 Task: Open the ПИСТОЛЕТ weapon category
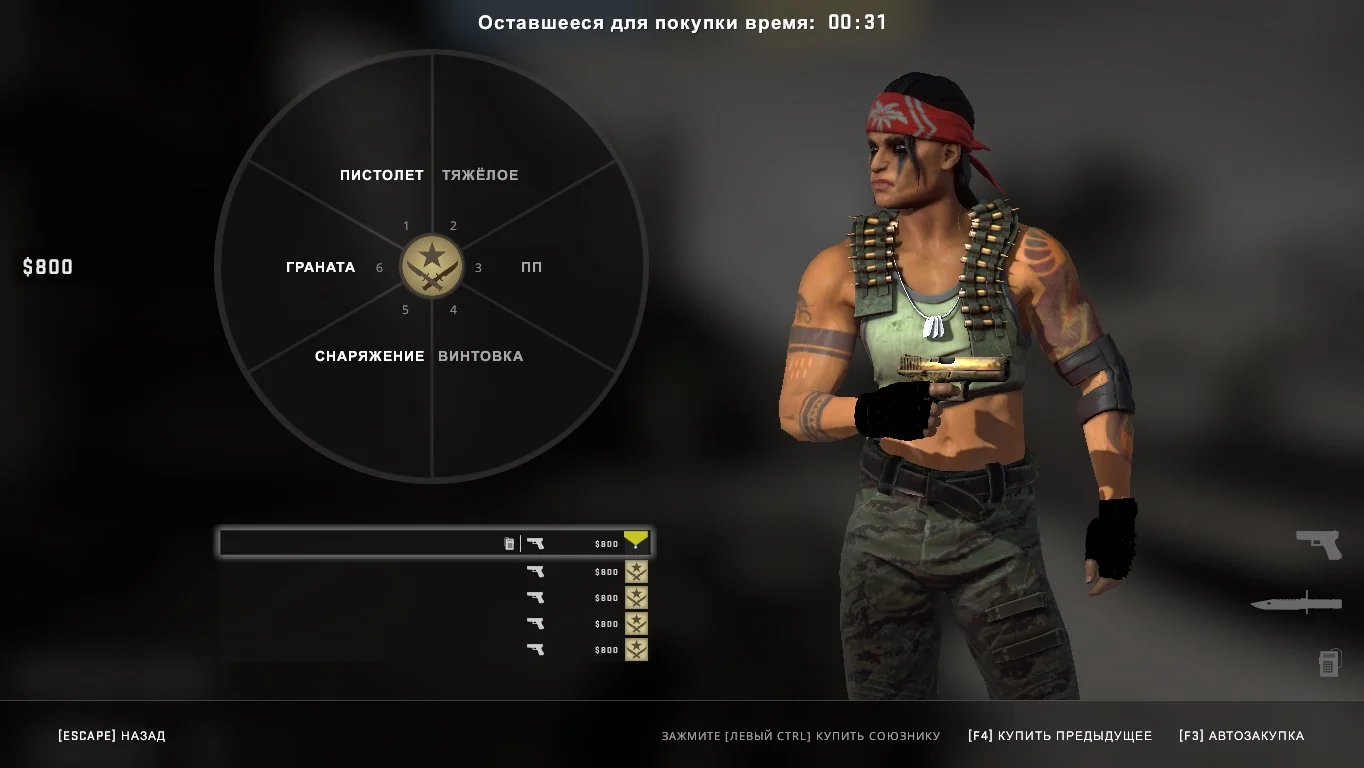(x=381, y=175)
